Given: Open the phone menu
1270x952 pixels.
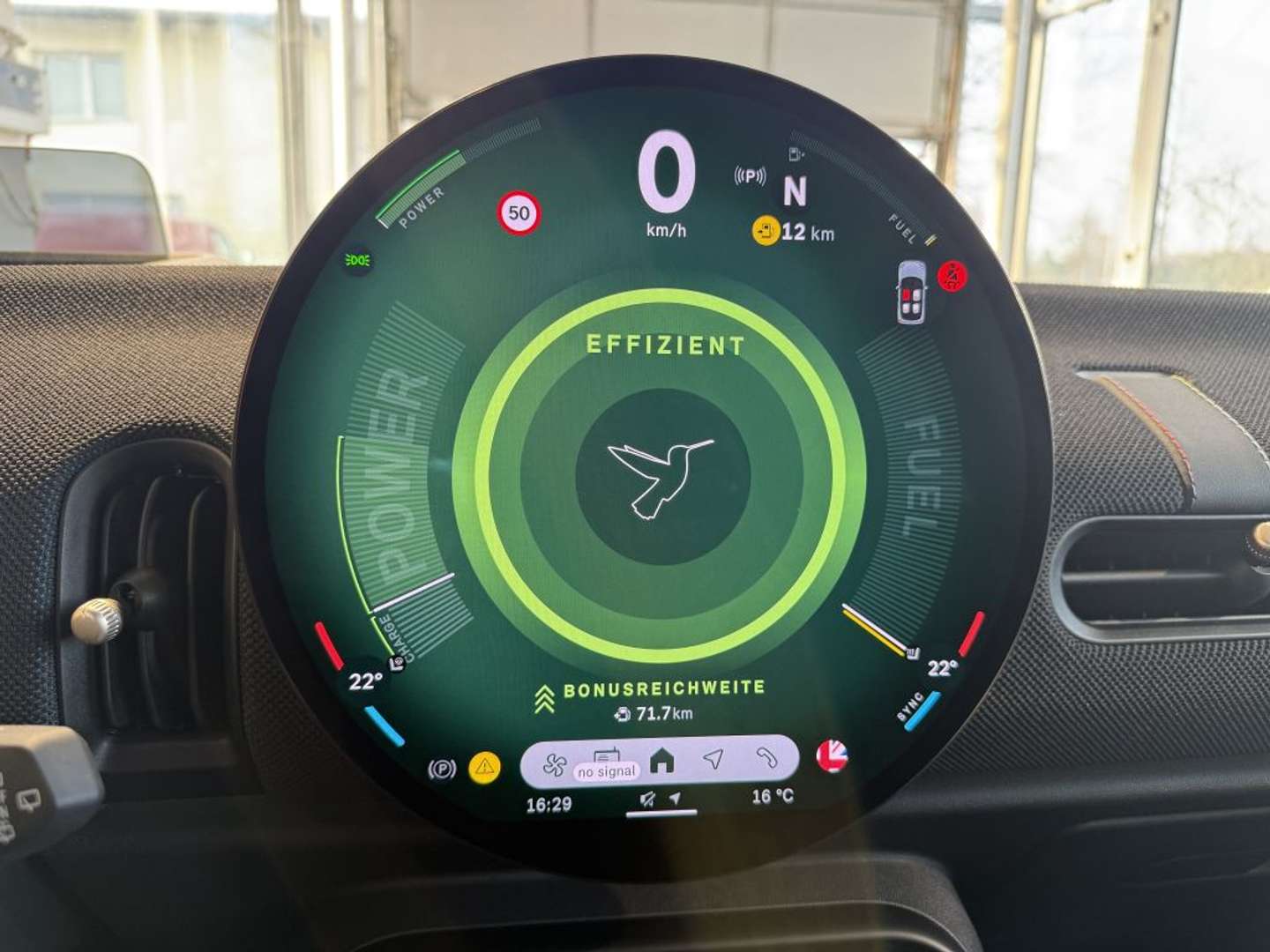Looking at the screenshot, I should pyautogui.click(x=766, y=758).
